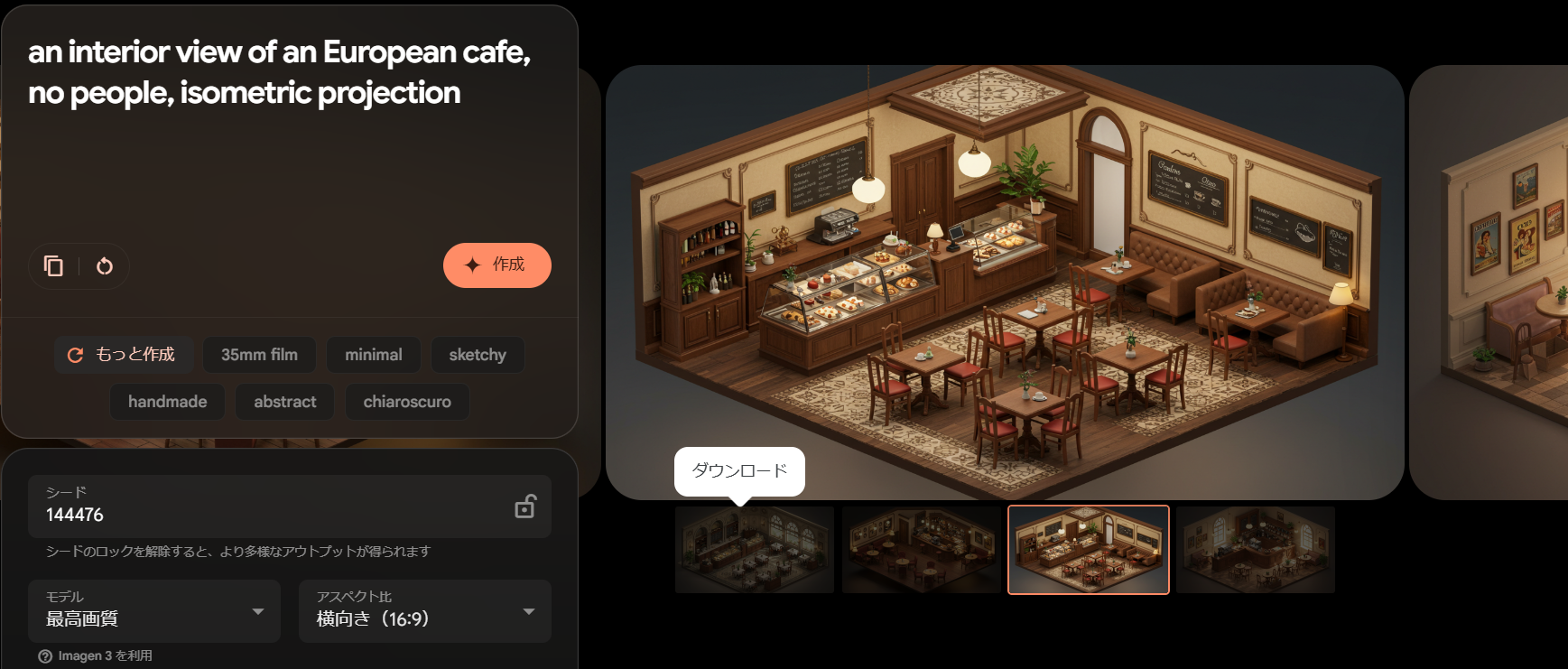Image resolution: width=1568 pixels, height=669 pixels.
Task: Add the handmade style chip
Action: click(167, 402)
